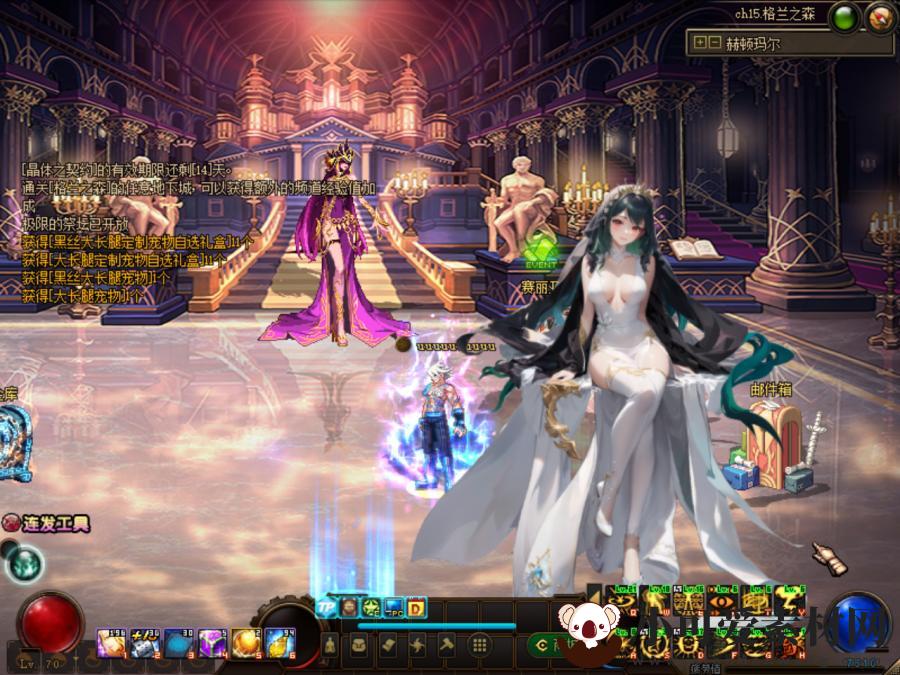Click the green-star buff icon

[x=370, y=606]
